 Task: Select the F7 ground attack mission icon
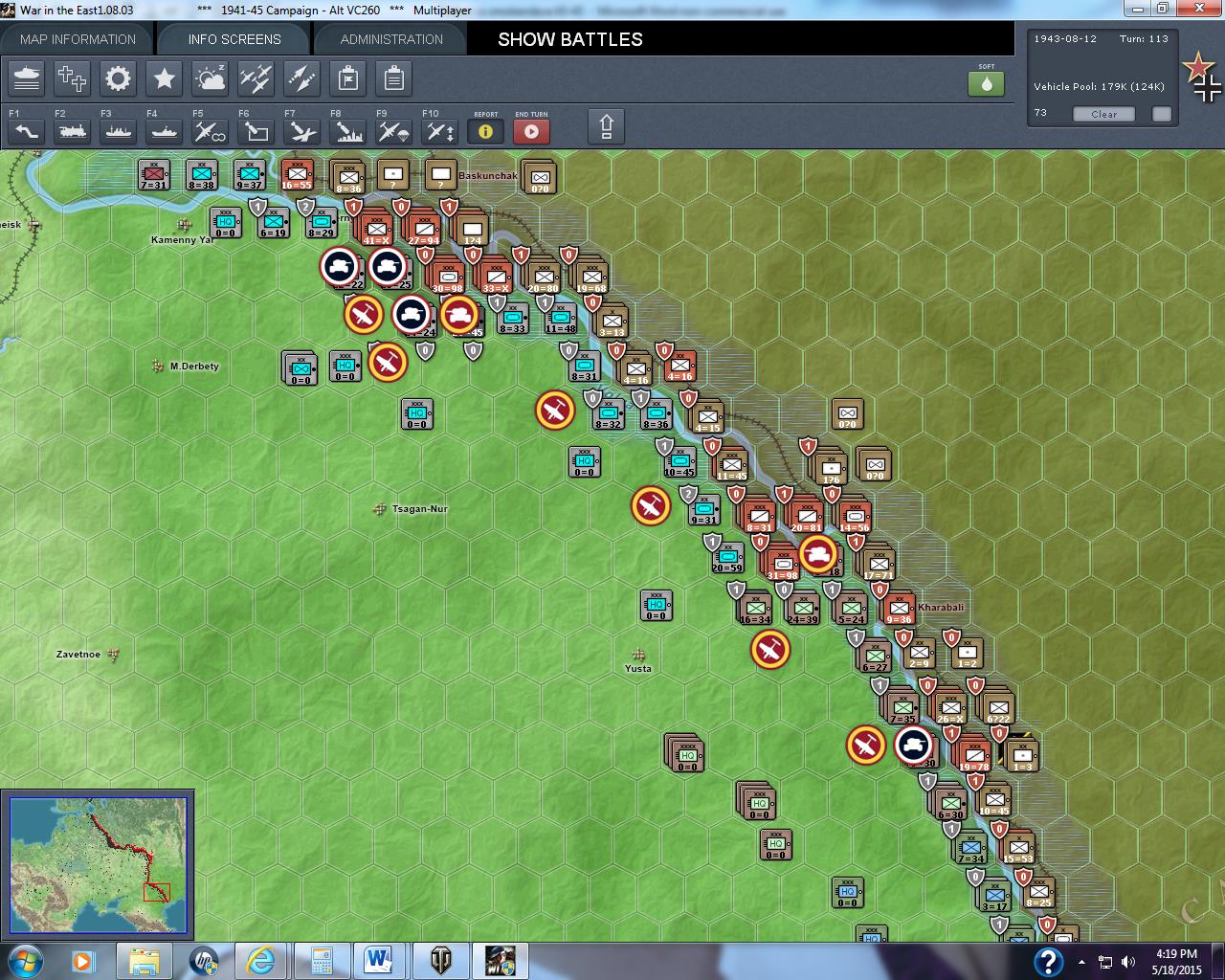[x=301, y=131]
